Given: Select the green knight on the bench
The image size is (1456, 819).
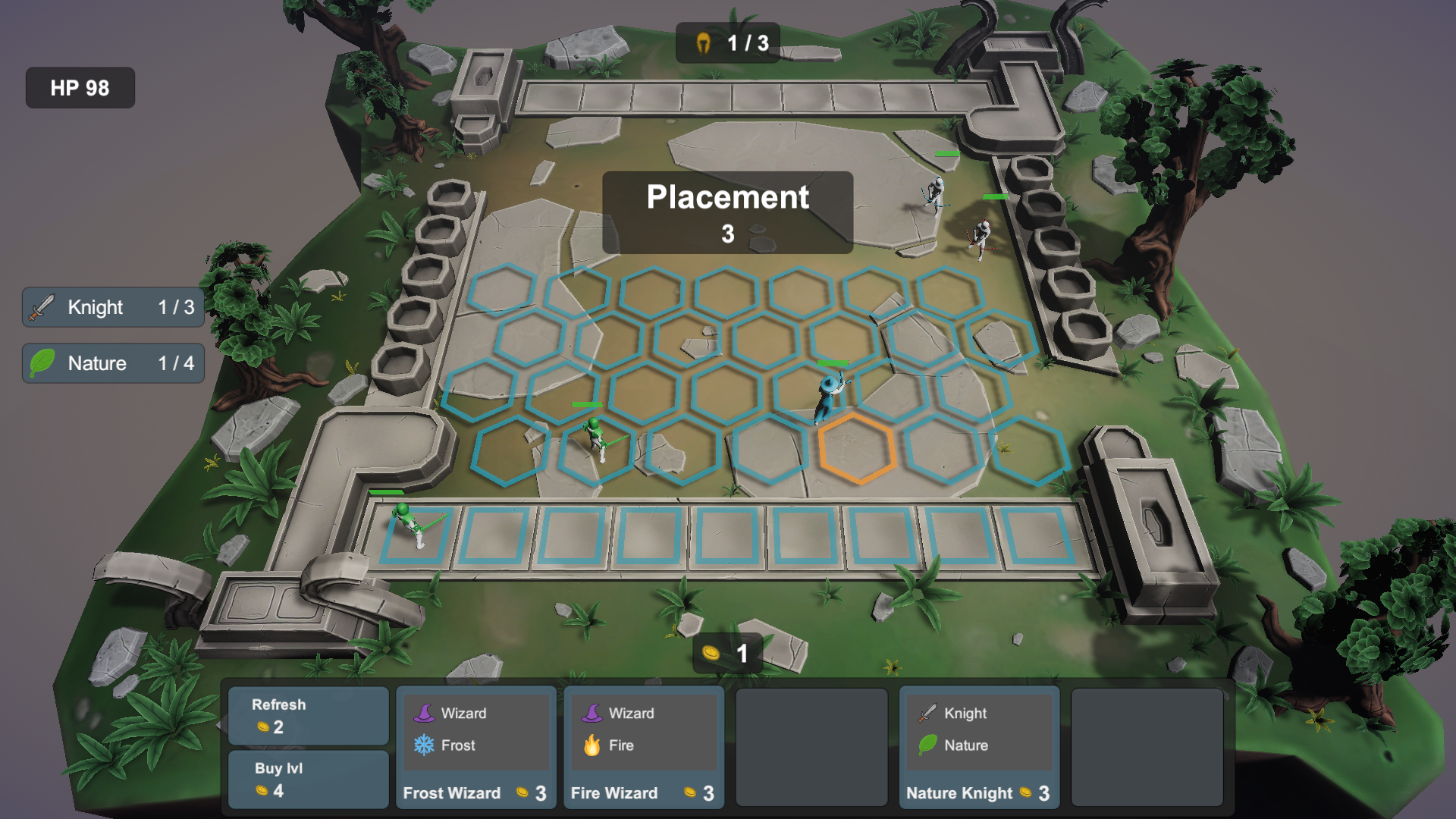Looking at the screenshot, I should (x=410, y=525).
